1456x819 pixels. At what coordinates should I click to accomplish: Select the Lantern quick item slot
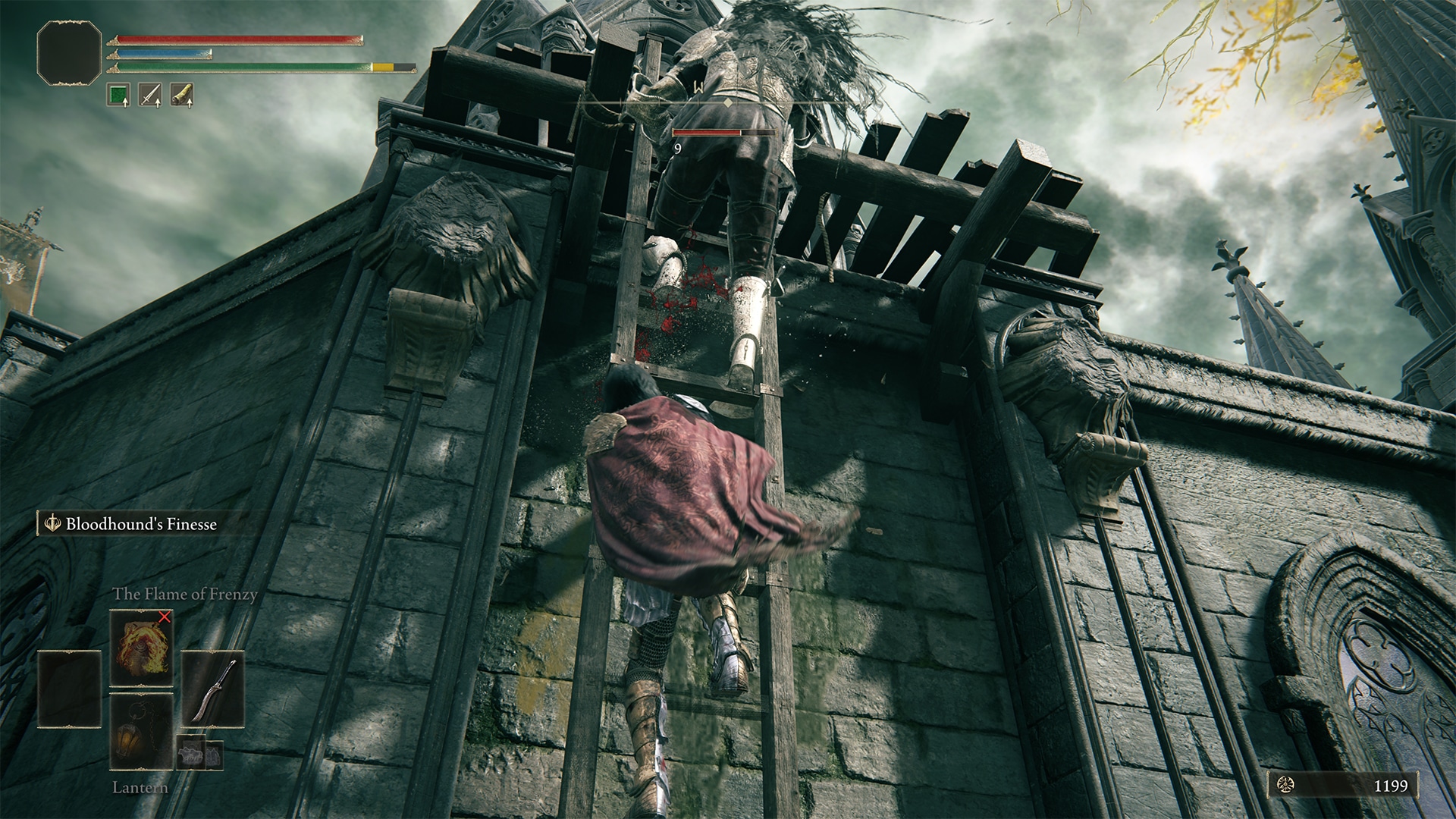pyautogui.click(x=142, y=731)
